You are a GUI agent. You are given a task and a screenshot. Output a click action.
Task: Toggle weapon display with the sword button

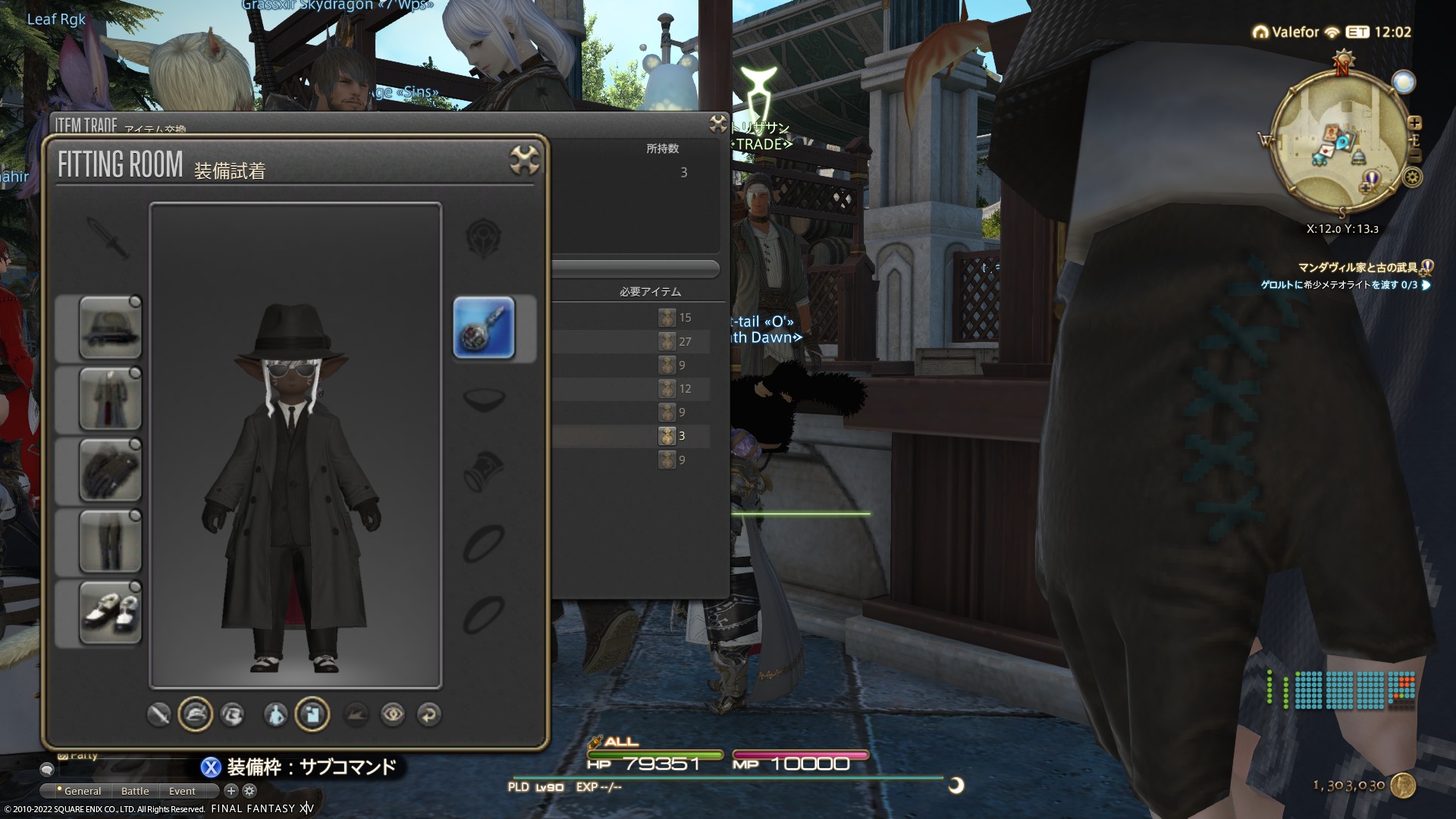click(x=158, y=714)
